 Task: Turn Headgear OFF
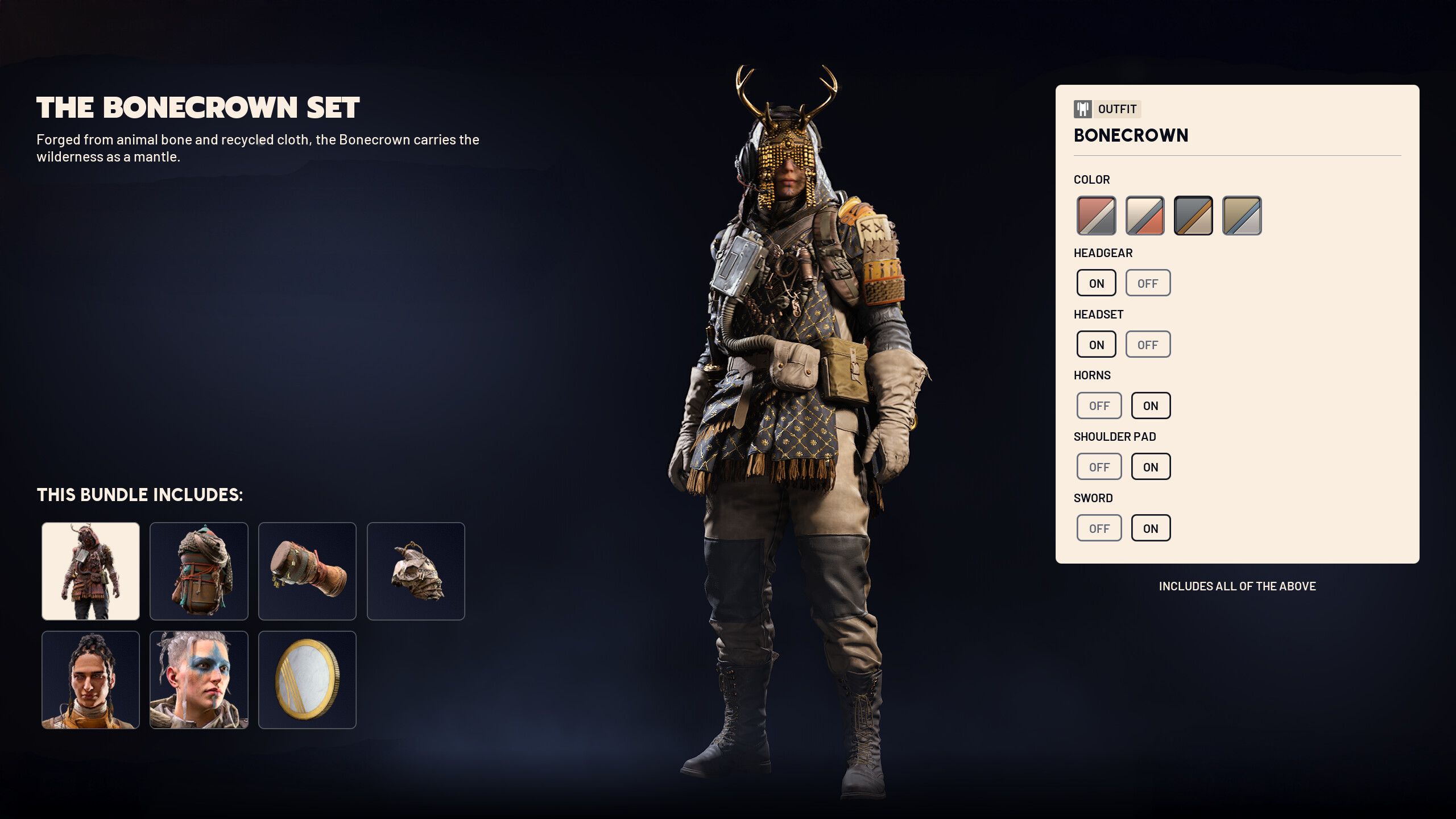click(x=1148, y=283)
